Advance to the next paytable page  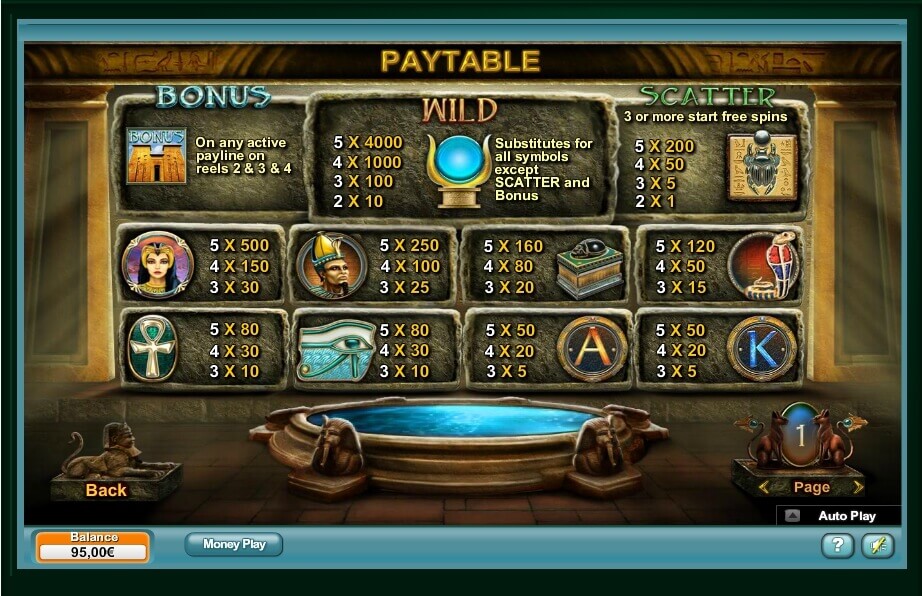coord(857,488)
